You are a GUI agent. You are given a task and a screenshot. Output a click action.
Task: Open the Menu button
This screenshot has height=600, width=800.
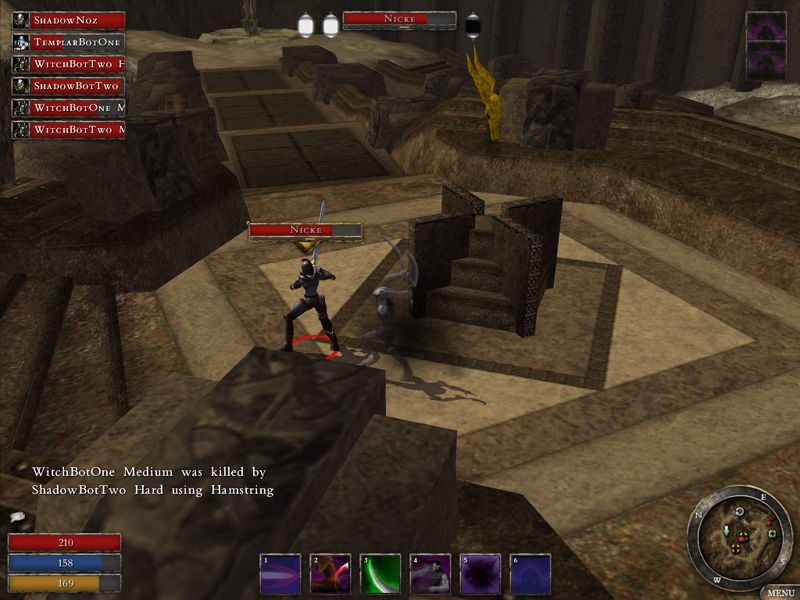coord(780,592)
